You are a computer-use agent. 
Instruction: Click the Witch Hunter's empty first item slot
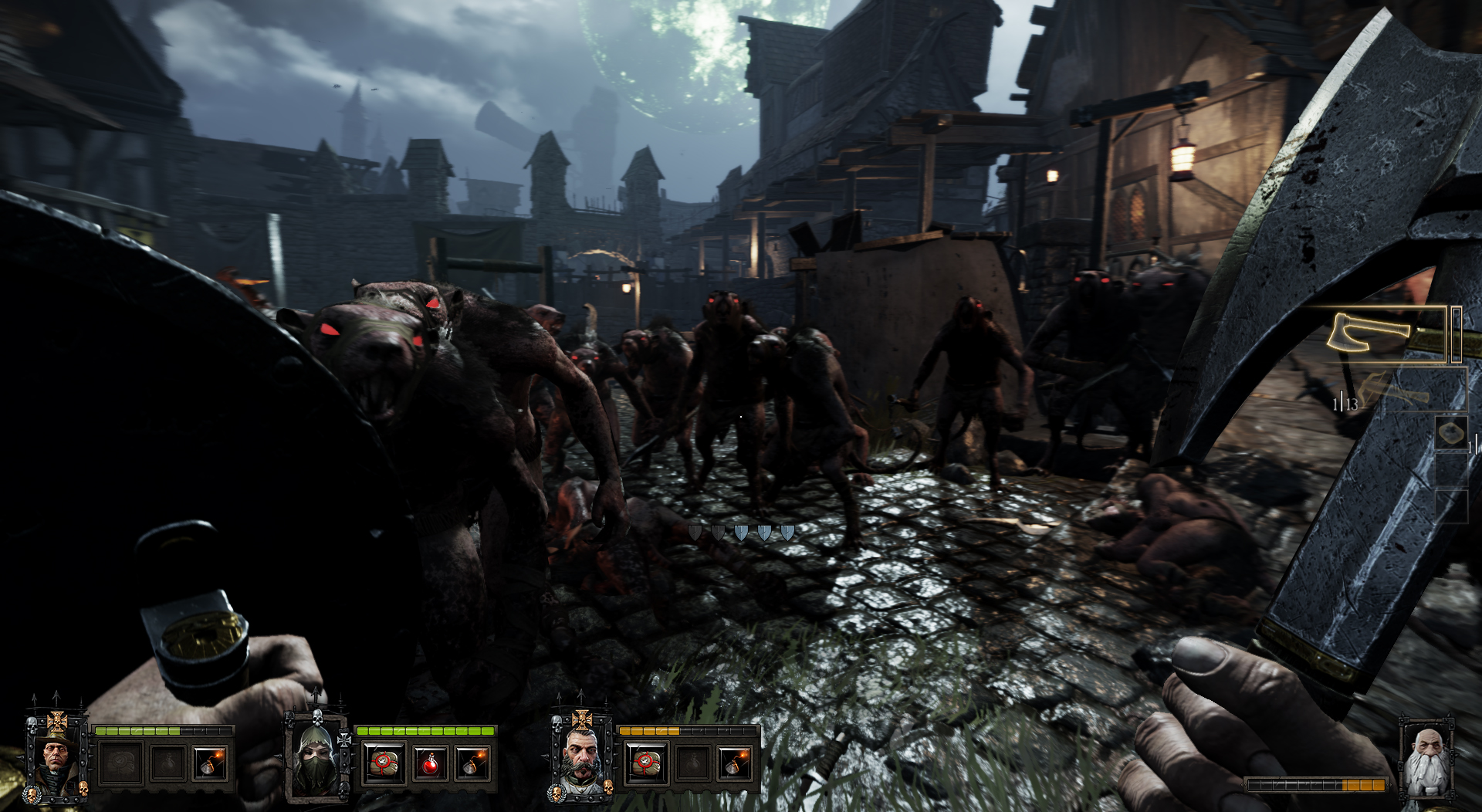click(x=121, y=763)
